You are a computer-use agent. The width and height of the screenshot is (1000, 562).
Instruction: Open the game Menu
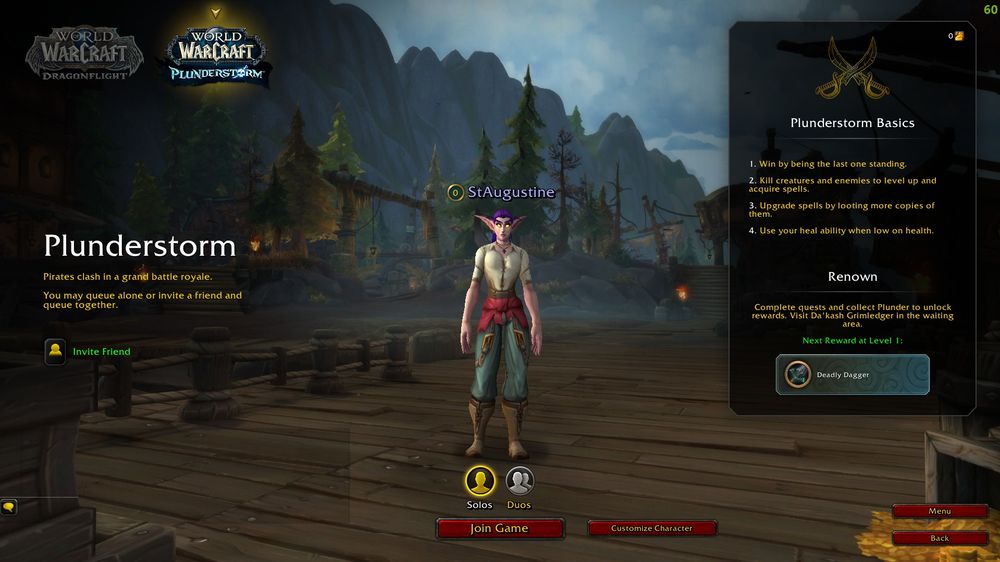pyautogui.click(x=939, y=511)
